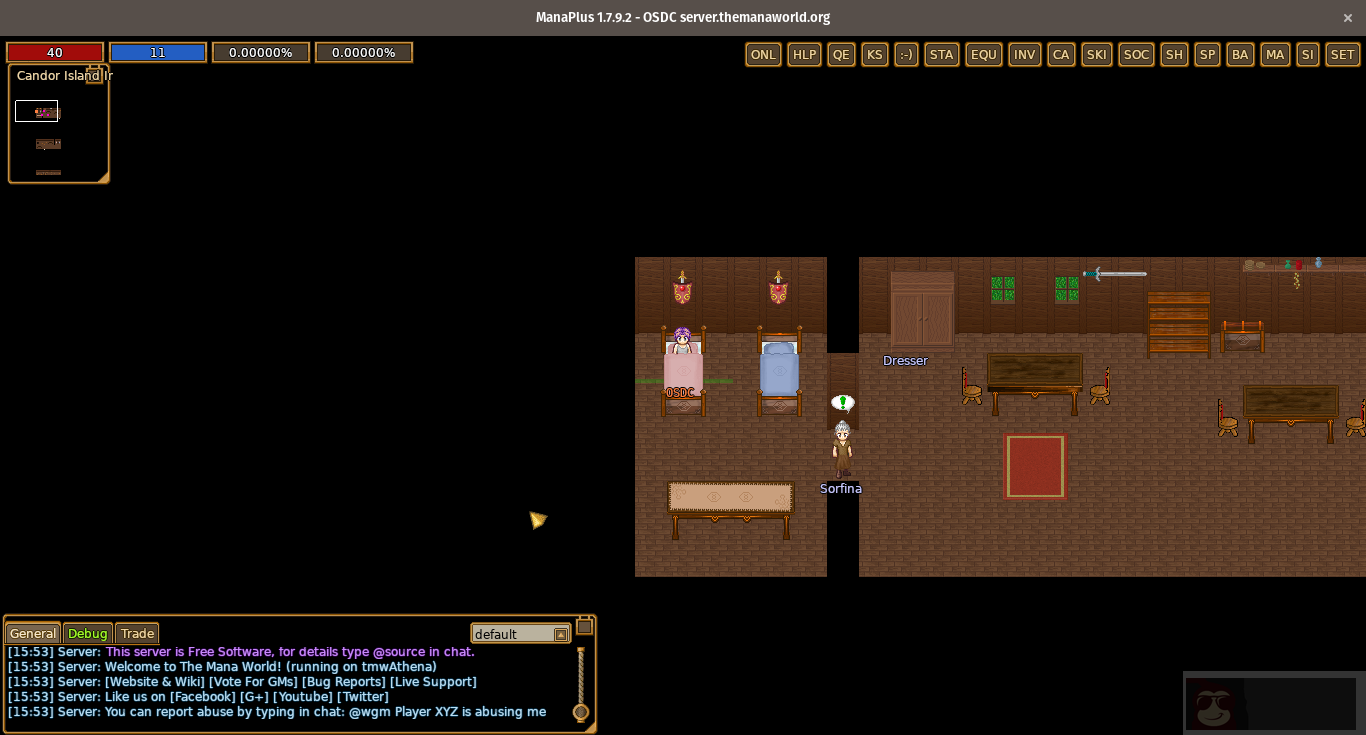Screen dimensions: 1366x735
Task: Open the QE quests window
Action: 842,55
